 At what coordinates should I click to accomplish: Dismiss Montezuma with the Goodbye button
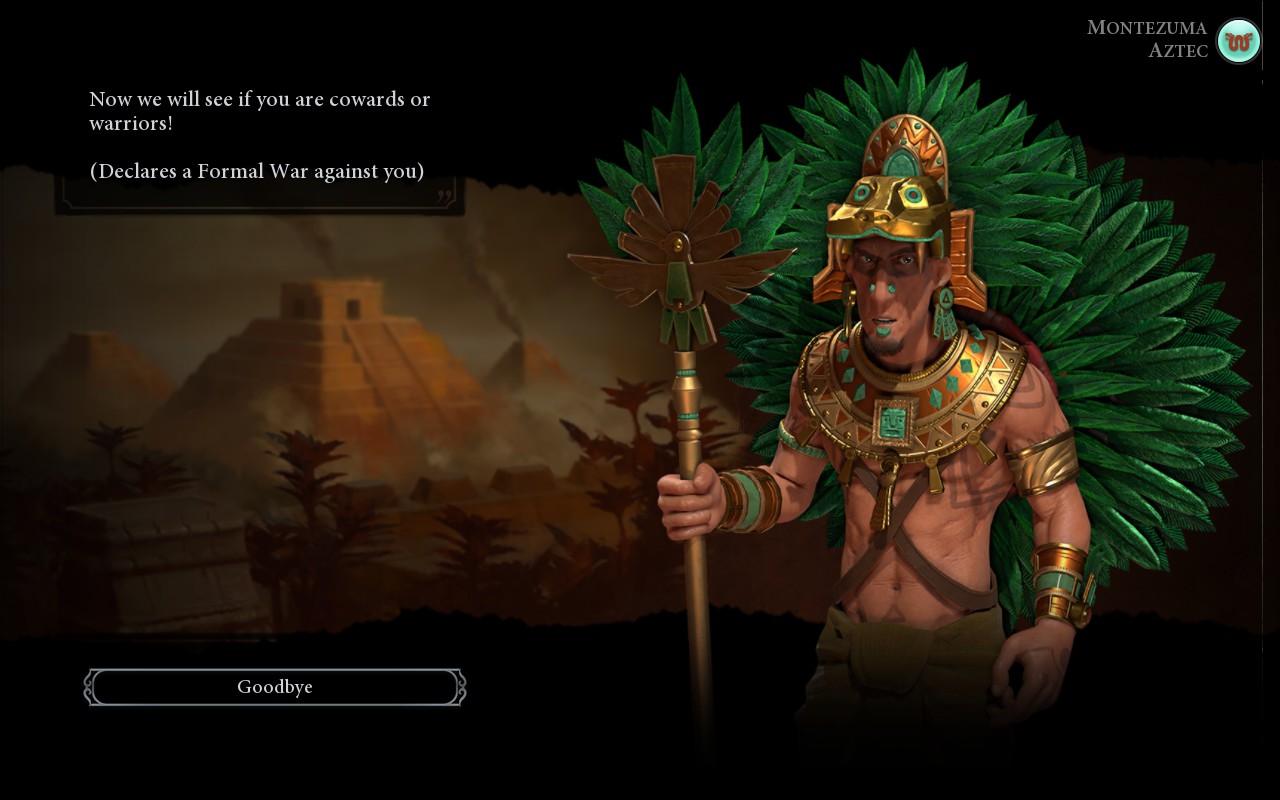(x=275, y=687)
